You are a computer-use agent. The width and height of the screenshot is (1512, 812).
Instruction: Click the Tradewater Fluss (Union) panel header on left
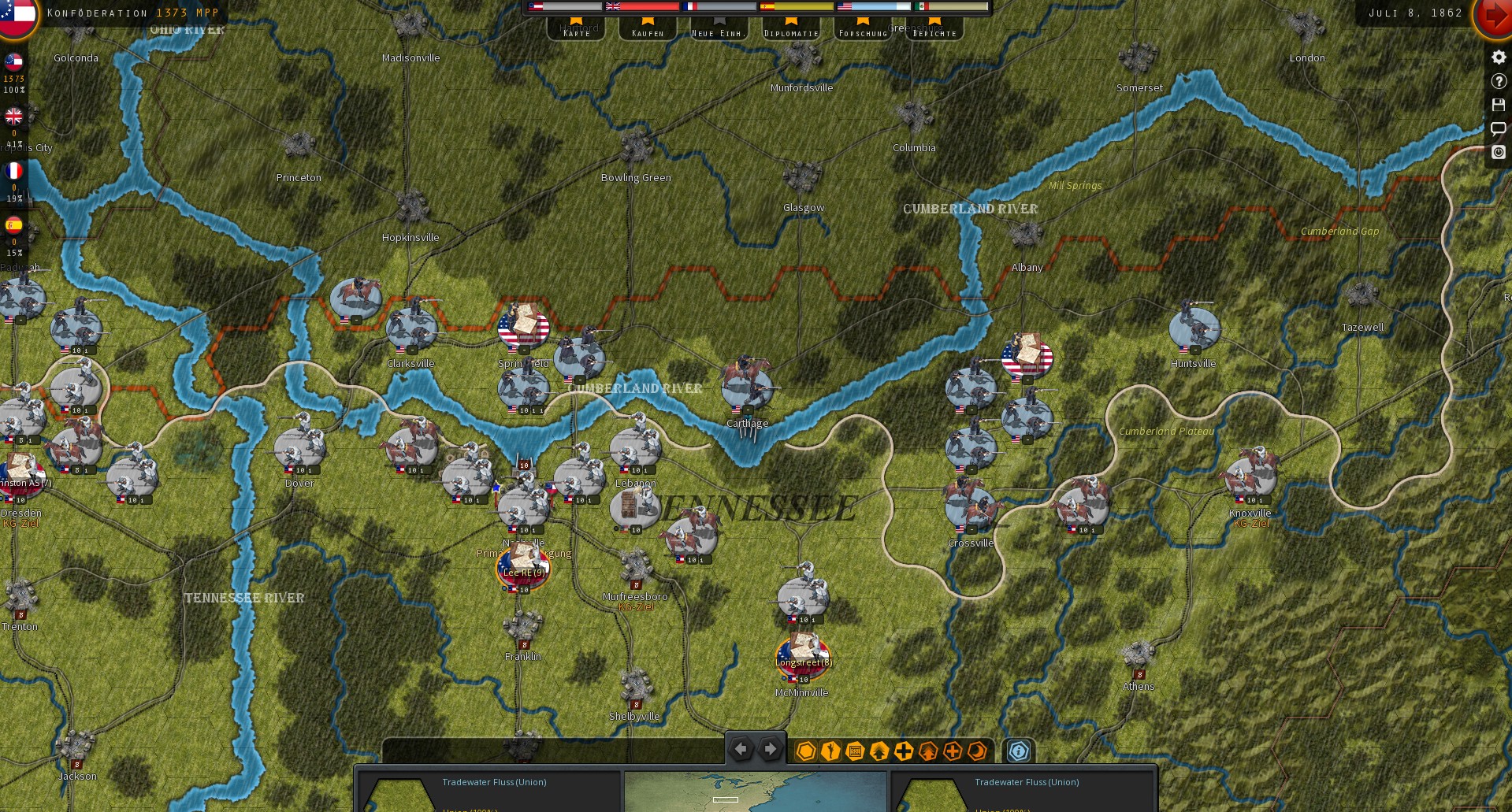click(x=496, y=783)
